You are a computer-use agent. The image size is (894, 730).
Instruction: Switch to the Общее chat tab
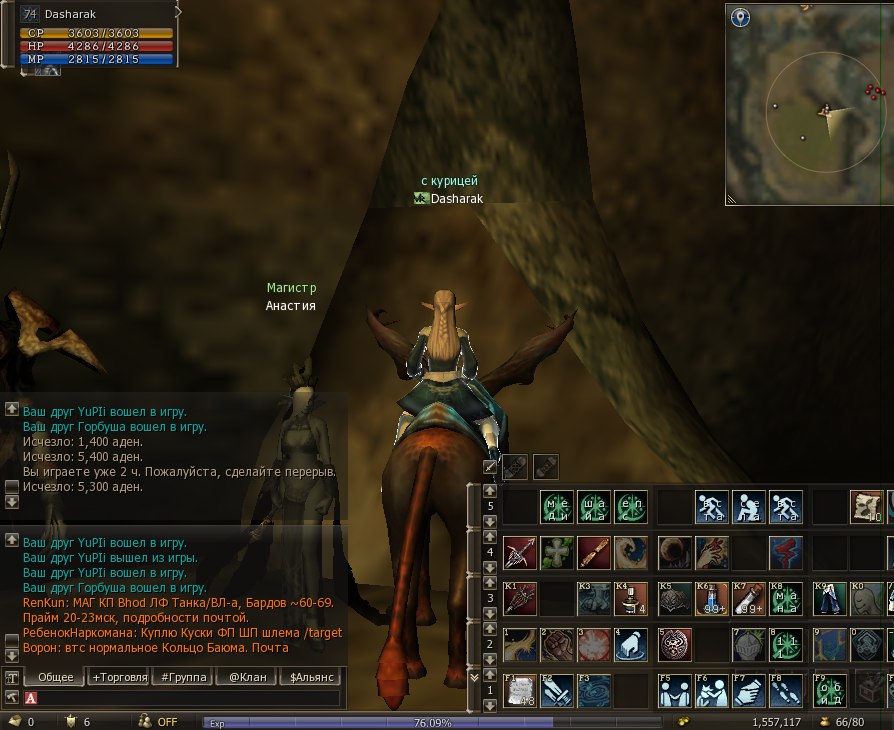[55, 677]
